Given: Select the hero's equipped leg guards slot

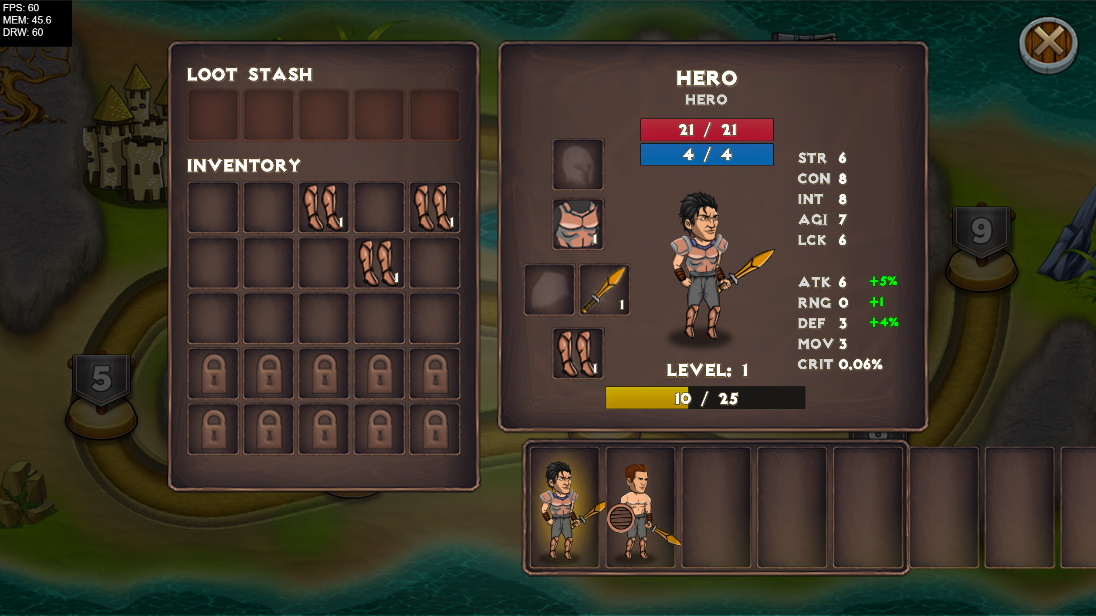Looking at the screenshot, I should click(x=578, y=353).
